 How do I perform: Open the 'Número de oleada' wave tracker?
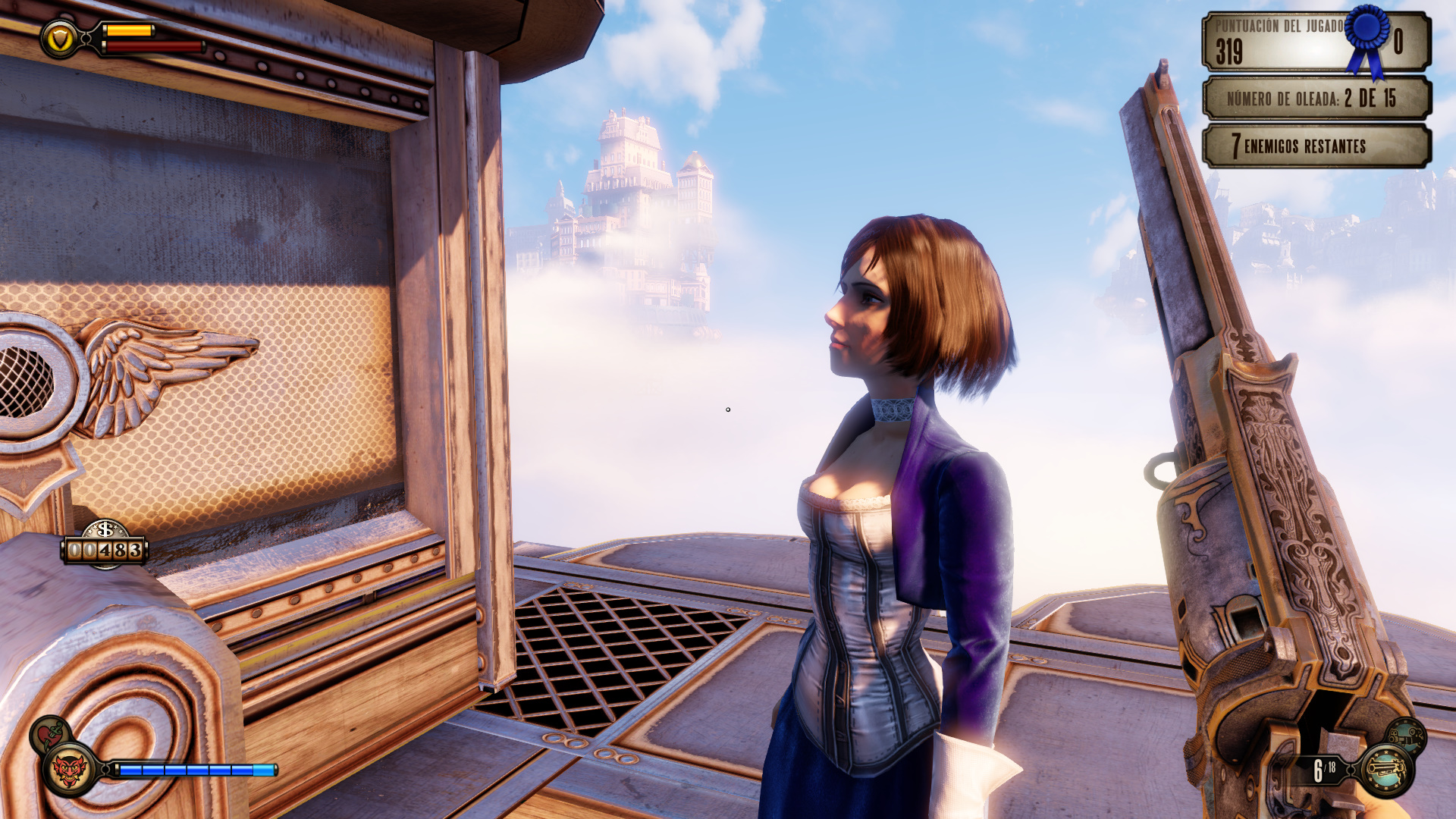1316,99
